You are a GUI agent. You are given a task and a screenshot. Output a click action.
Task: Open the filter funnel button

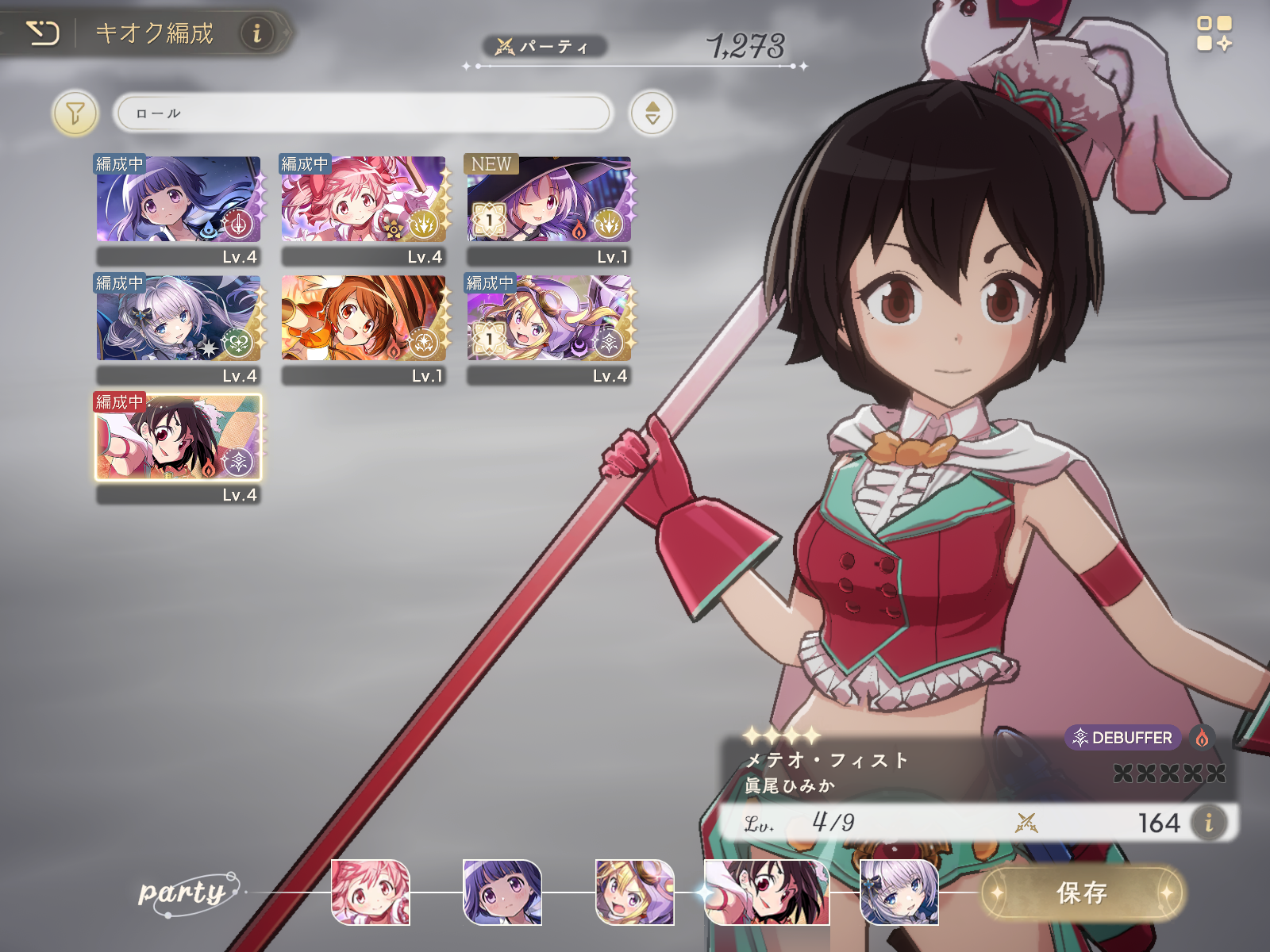(75, 113)
